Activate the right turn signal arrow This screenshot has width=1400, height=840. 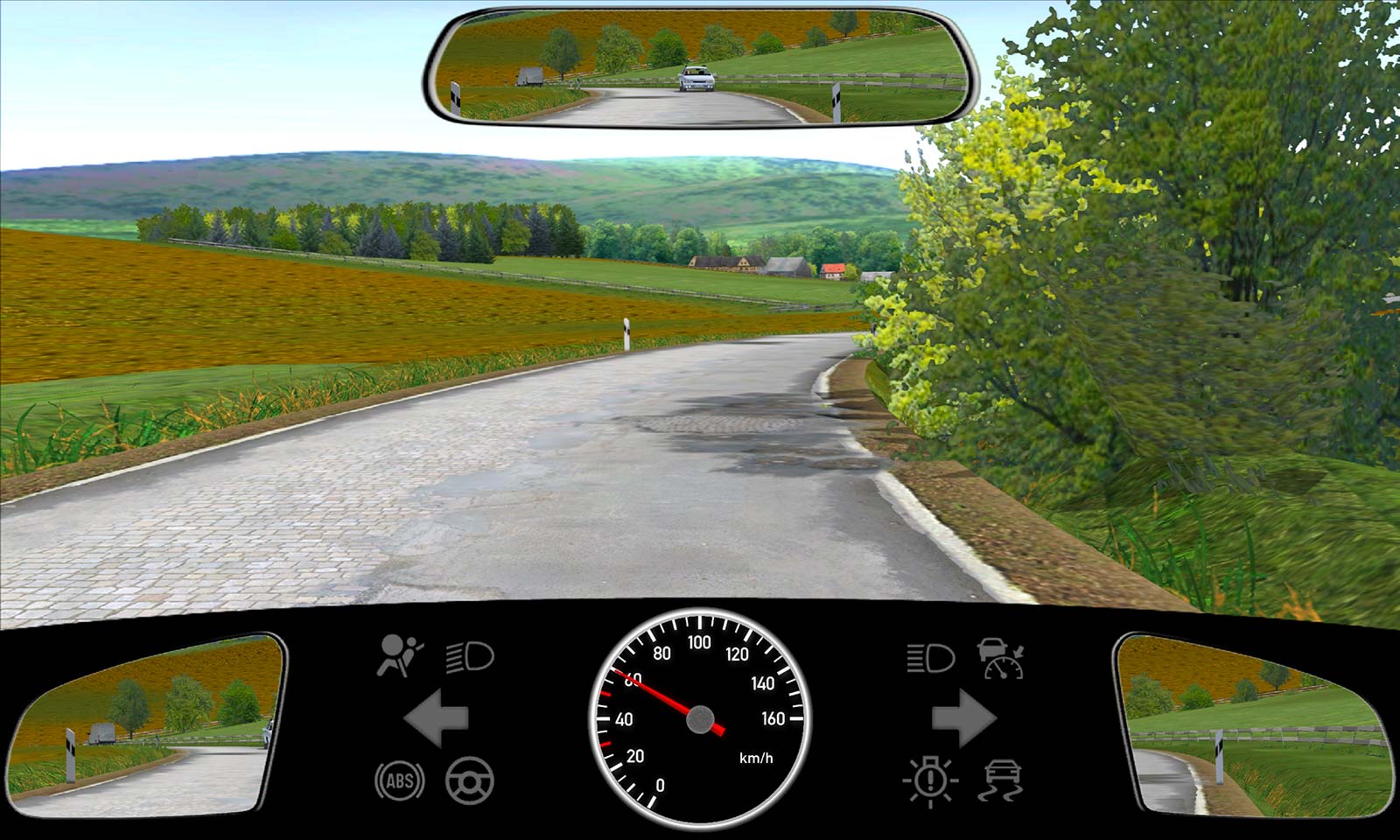click(963, 718)
